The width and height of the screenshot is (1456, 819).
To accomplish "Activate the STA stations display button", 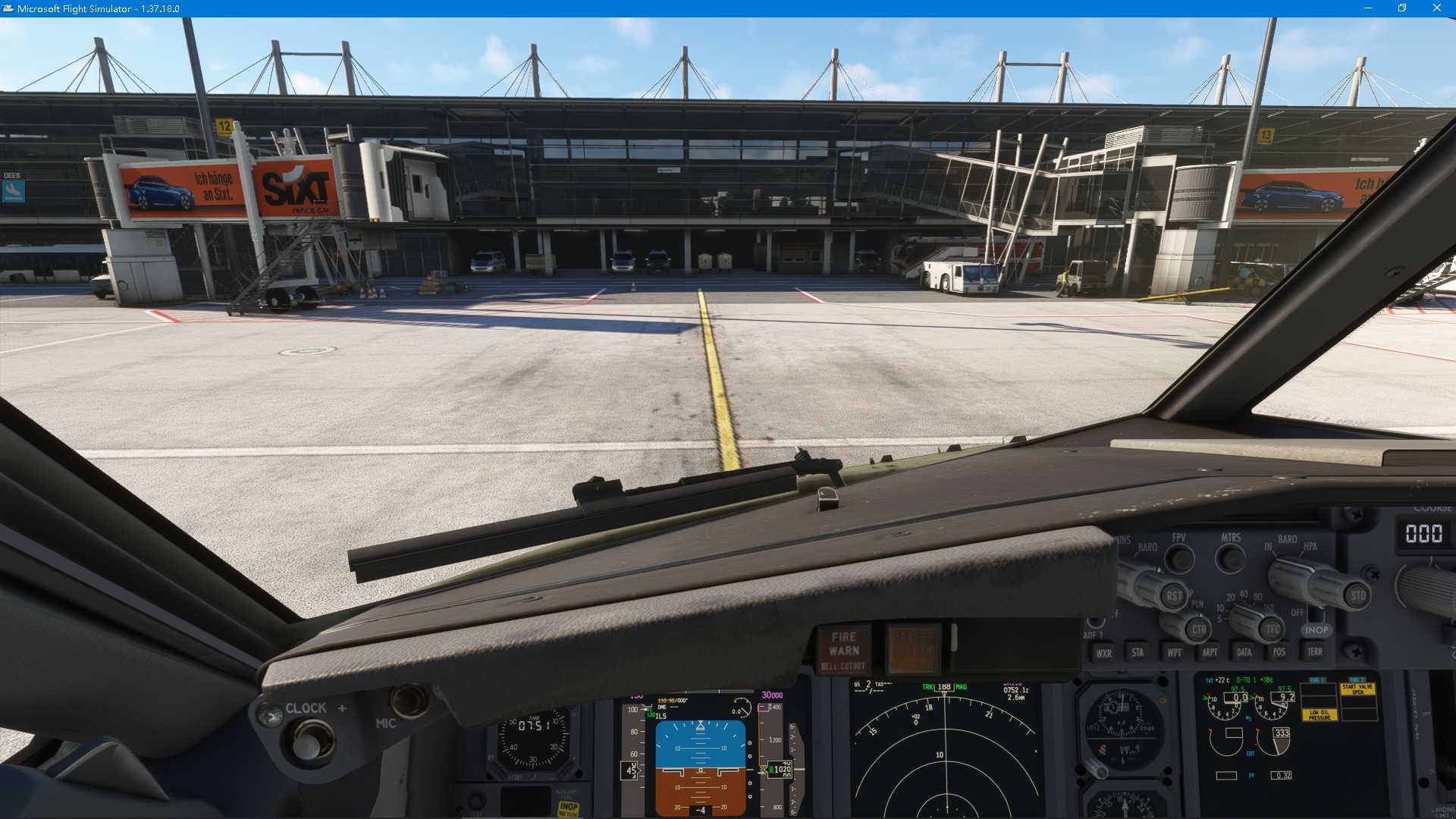I will coord(1137,652).
